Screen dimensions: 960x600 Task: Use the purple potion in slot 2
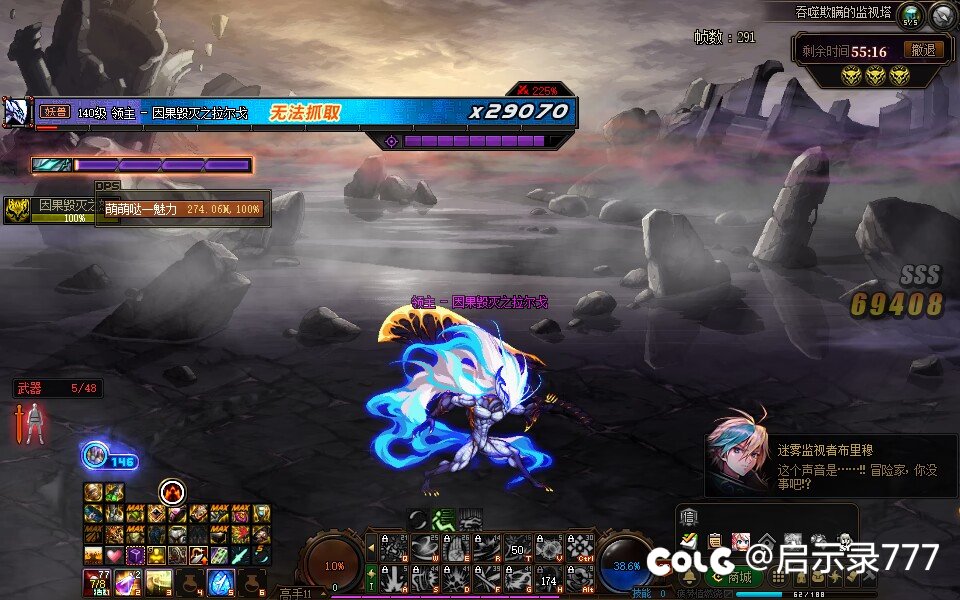point(126,581)
